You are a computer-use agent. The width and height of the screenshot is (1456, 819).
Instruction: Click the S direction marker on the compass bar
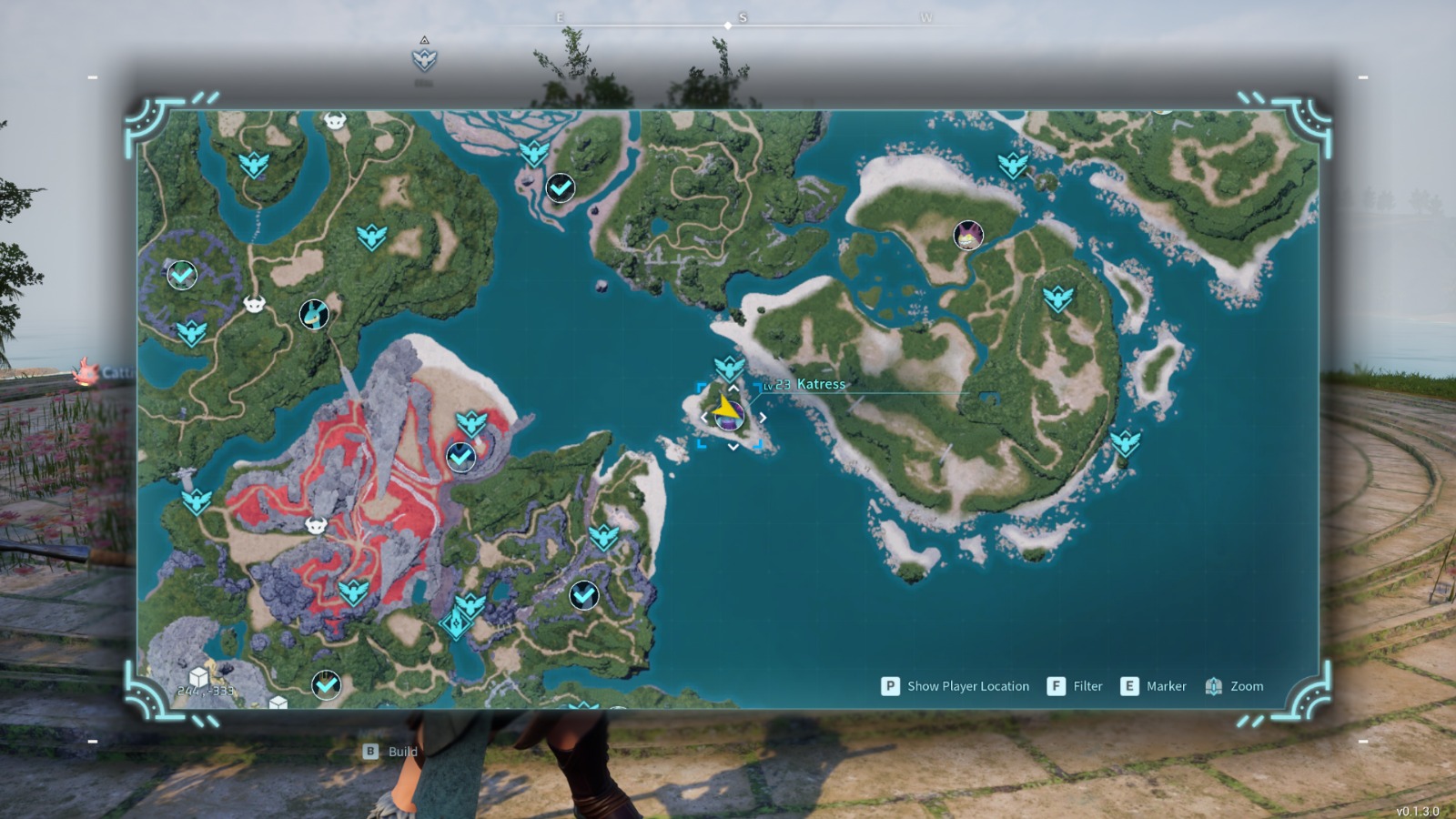[x=743, y=16]
